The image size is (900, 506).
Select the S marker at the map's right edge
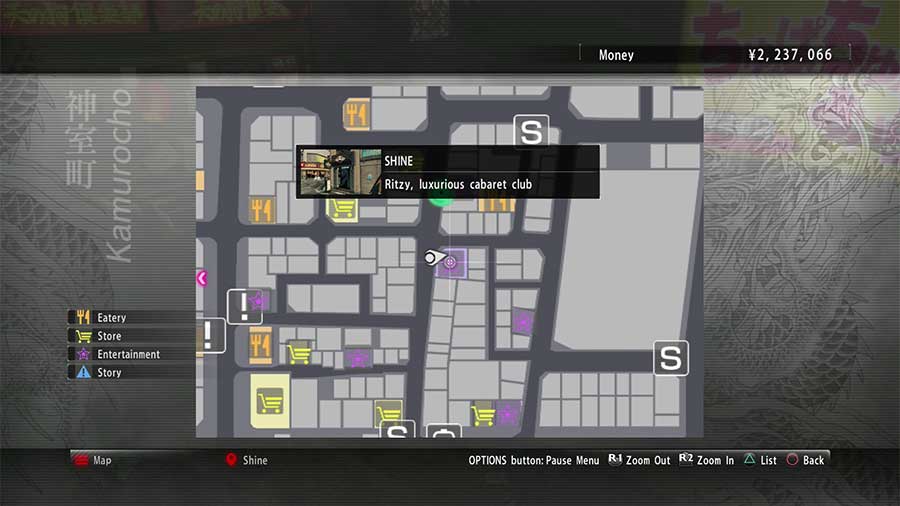(671, 358)
